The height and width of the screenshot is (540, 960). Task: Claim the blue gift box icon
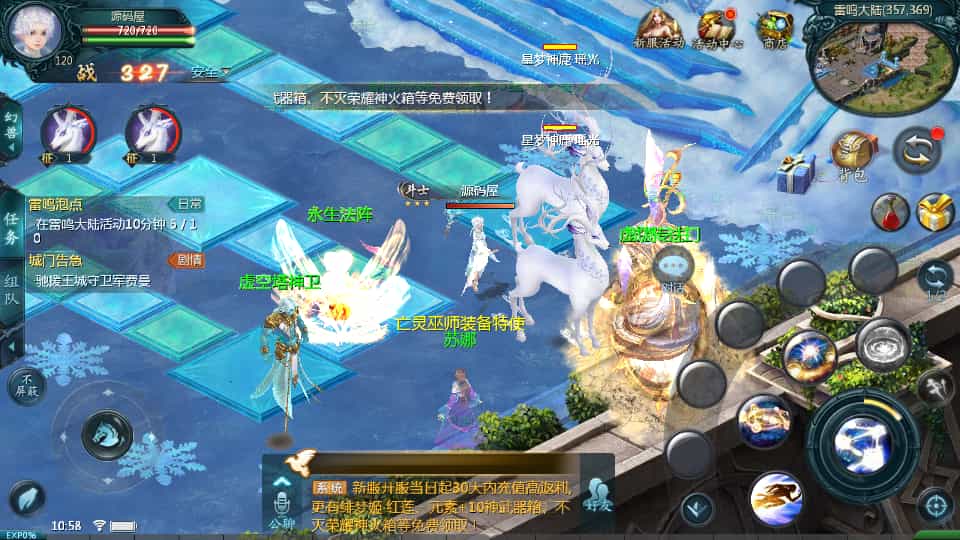click(x=797, y=174)
